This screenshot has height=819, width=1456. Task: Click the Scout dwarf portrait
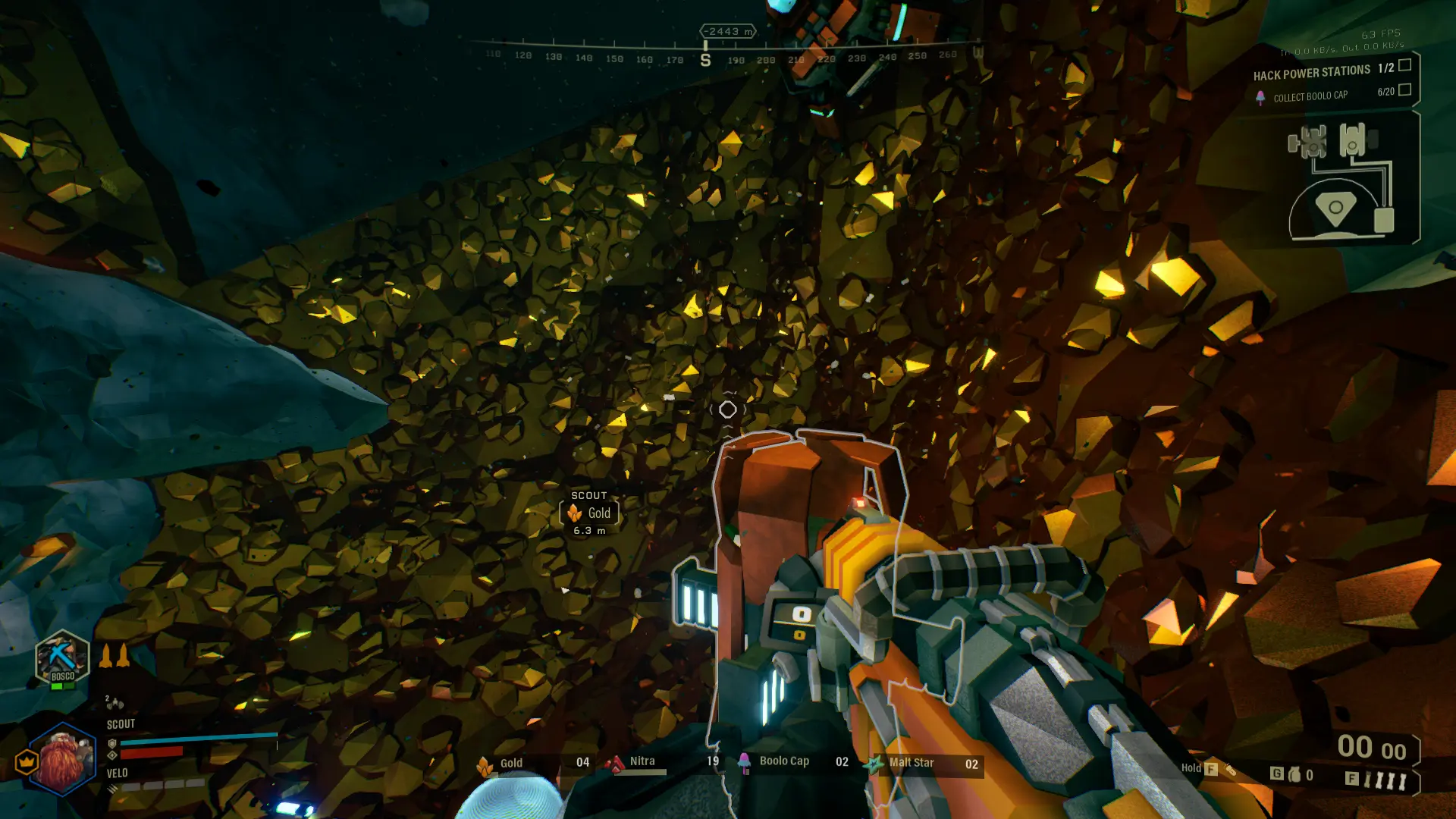click(x=62, y=760)
